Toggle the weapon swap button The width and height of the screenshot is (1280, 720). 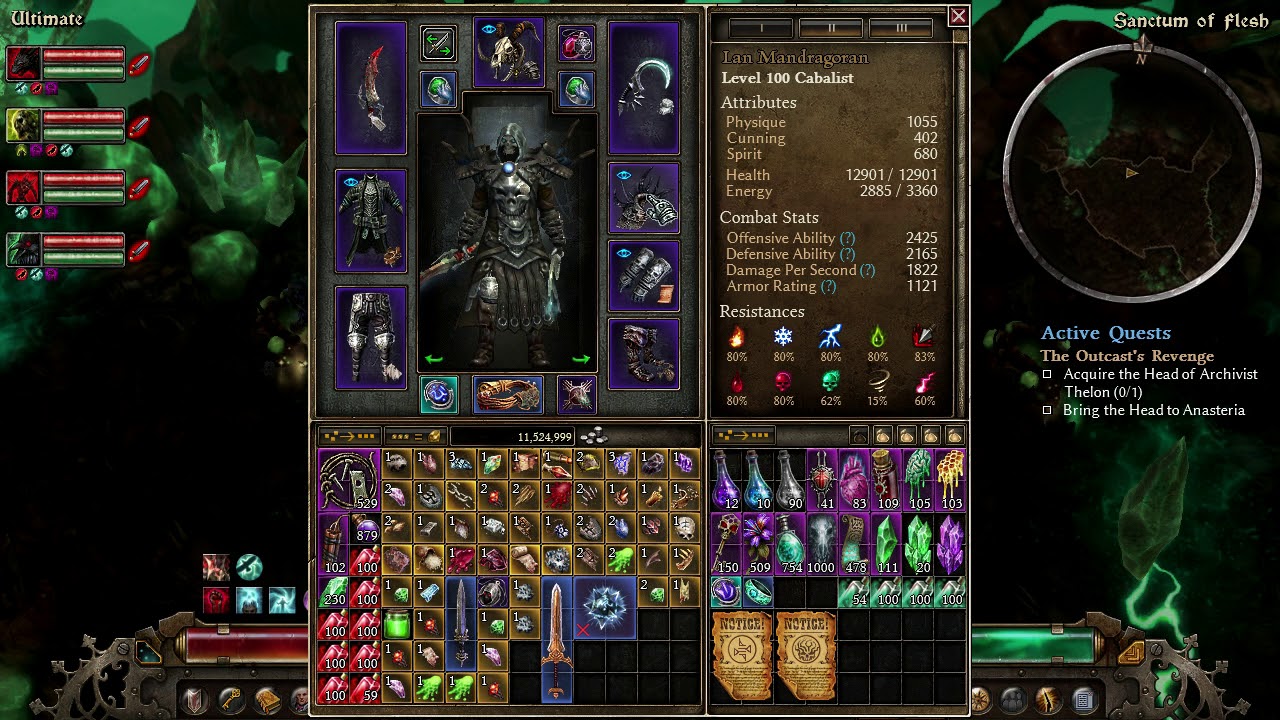coord(438,43)
